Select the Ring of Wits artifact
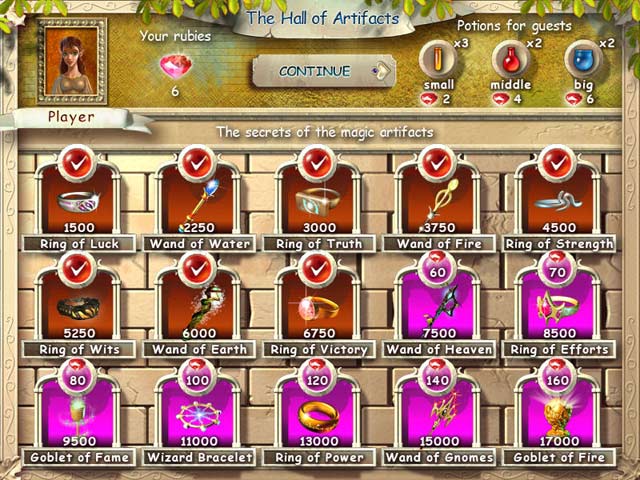Screen dimensions: 640x480 tap(76, 303)
